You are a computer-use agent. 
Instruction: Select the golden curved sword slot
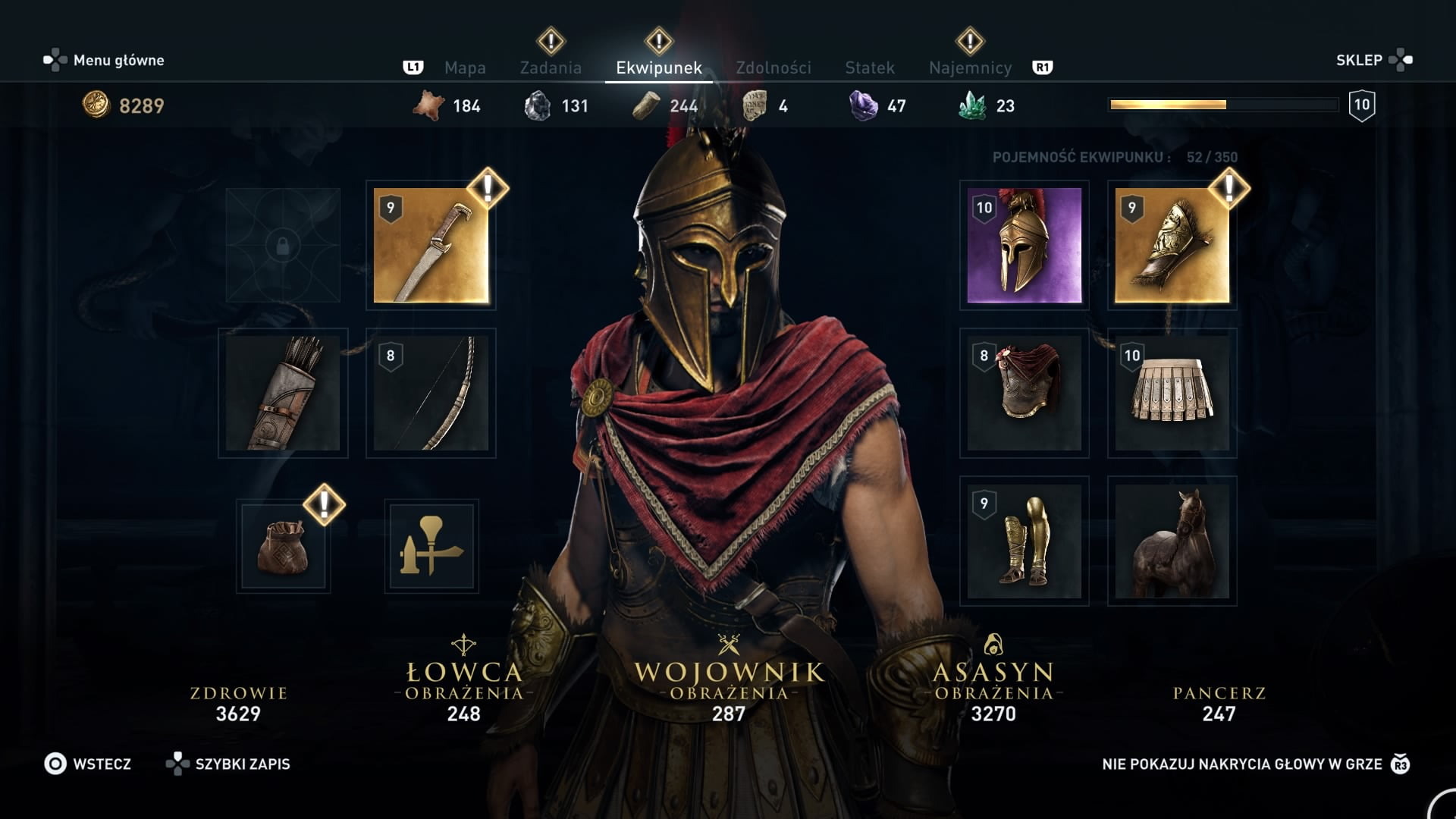(431, 245)
